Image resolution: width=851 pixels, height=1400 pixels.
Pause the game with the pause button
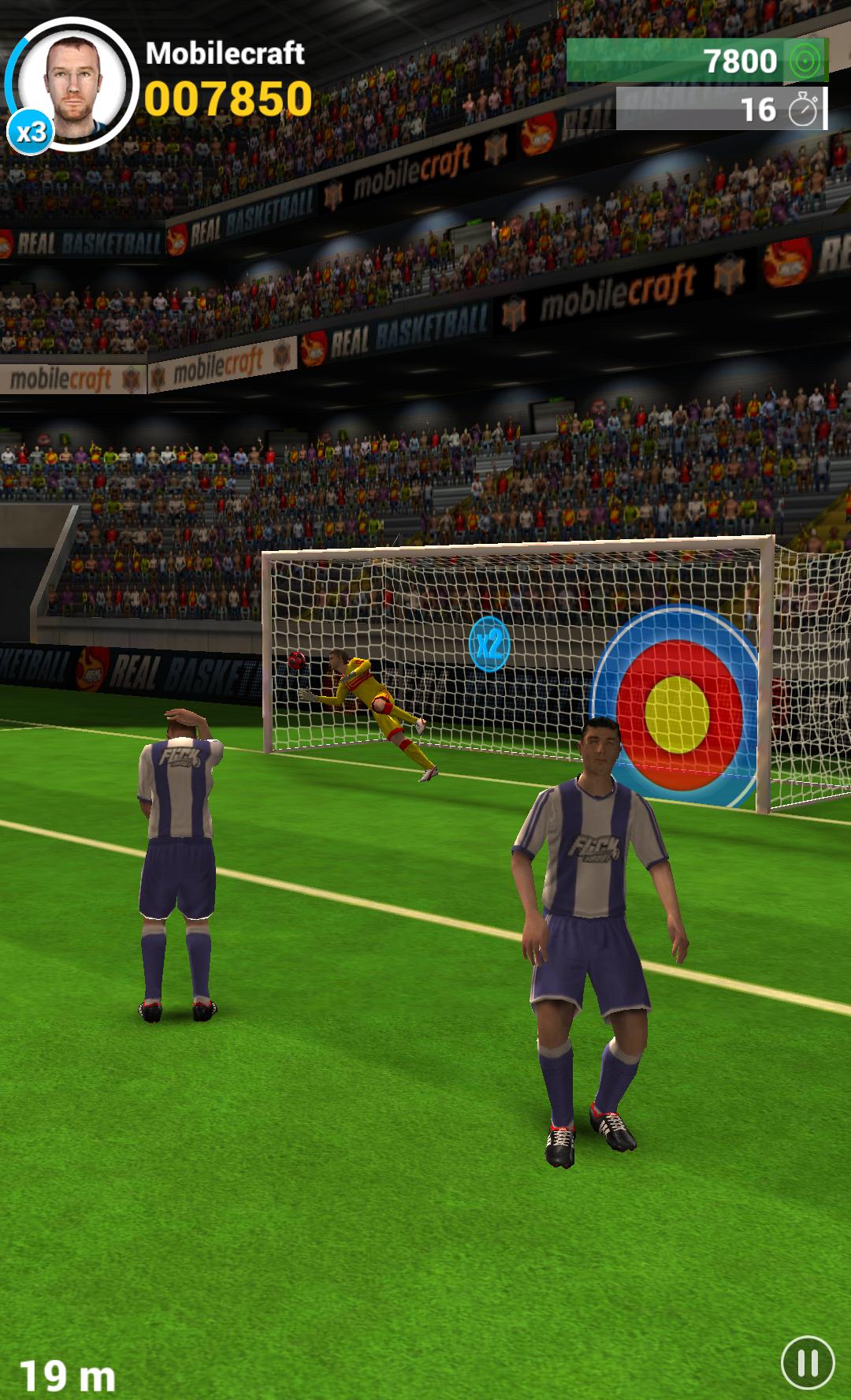tap(807, 1362)
